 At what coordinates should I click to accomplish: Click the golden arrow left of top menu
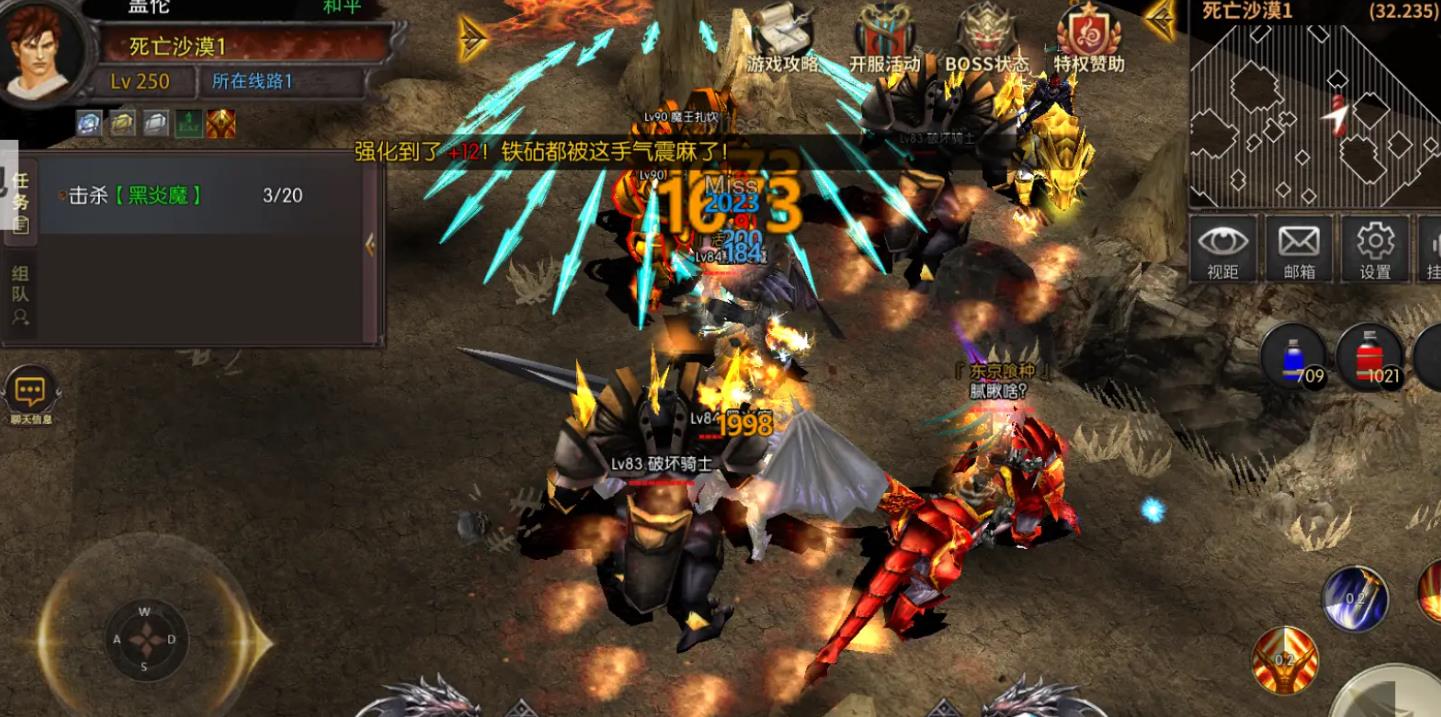473,38
